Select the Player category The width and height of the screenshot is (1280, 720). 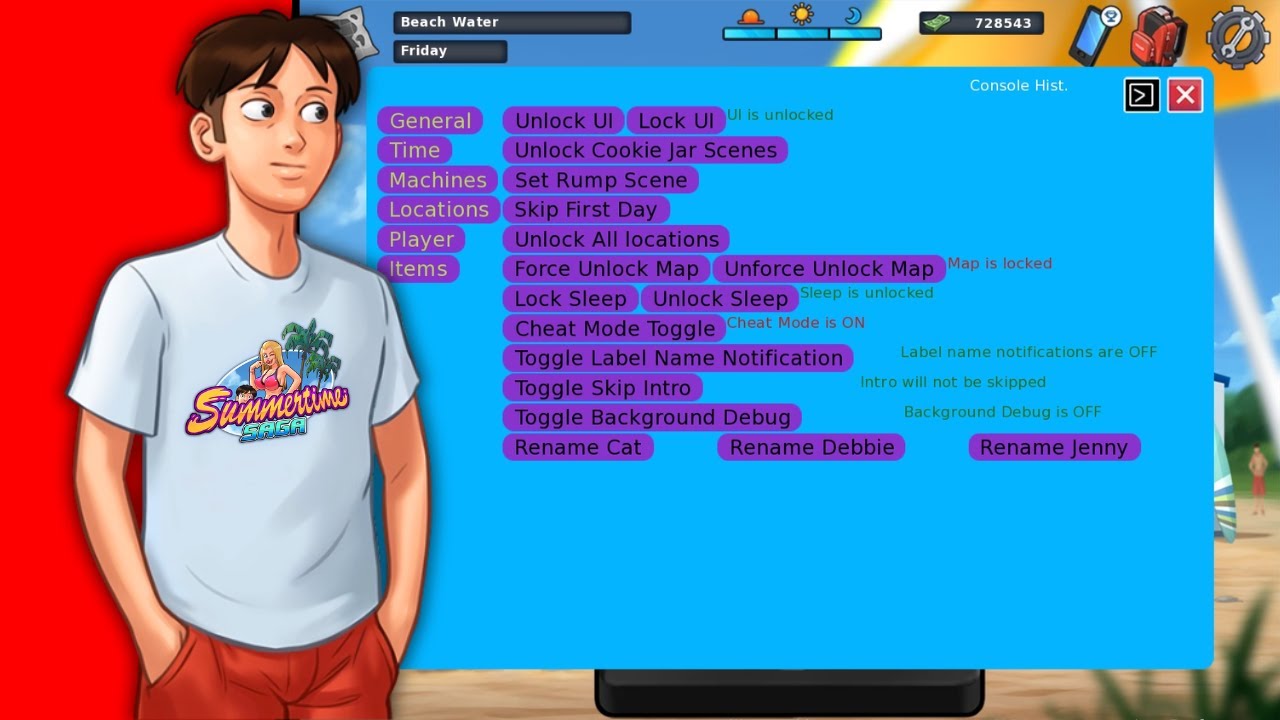[x=421, y=239]
